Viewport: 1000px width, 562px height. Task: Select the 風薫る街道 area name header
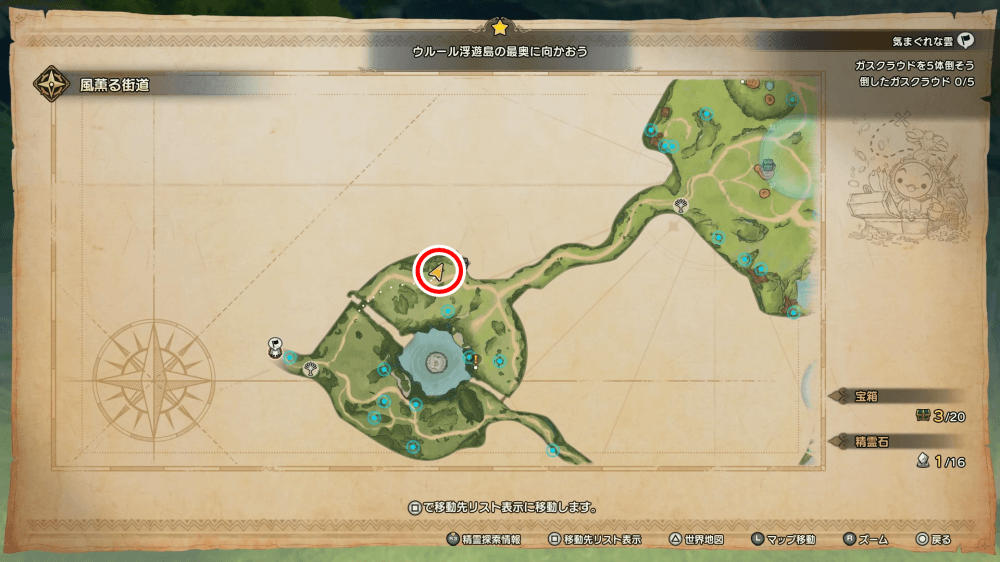pos(114,86)
